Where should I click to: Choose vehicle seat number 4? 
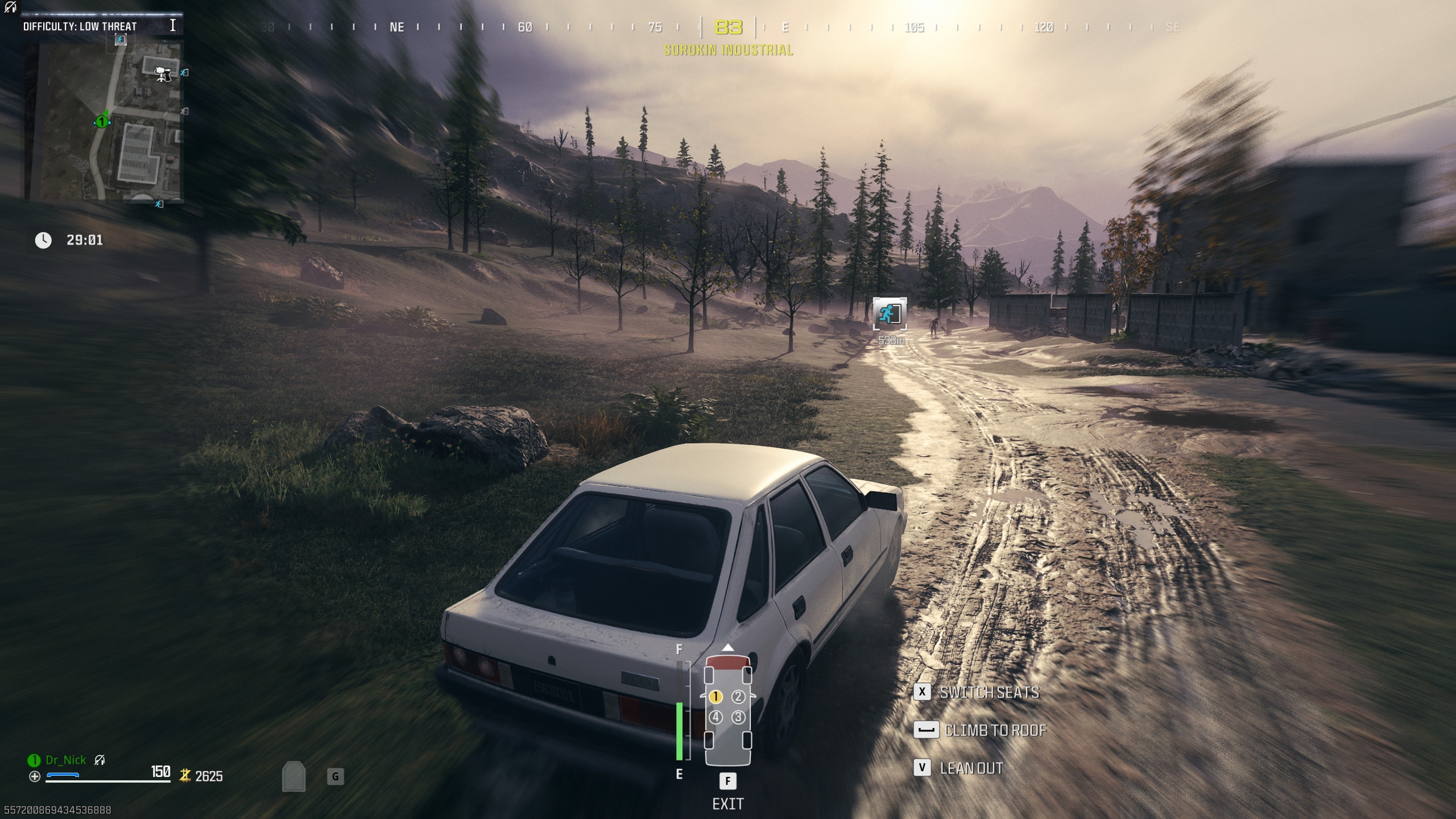pyautogui.click(x=715, y=718)
